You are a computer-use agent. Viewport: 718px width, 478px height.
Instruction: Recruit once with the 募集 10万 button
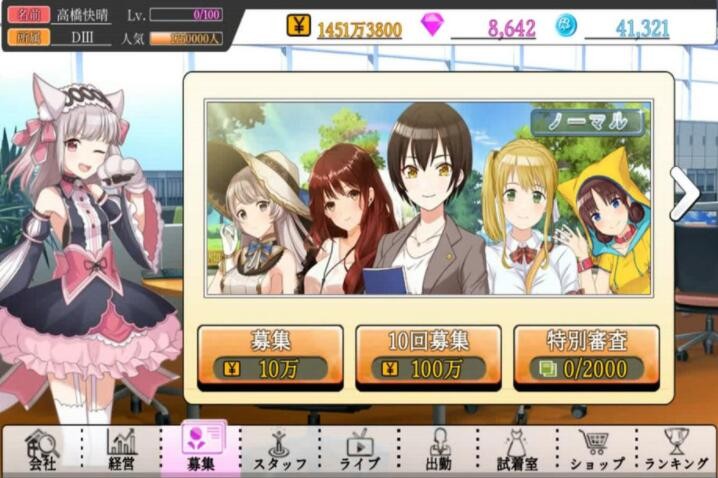tap(269, 355)
